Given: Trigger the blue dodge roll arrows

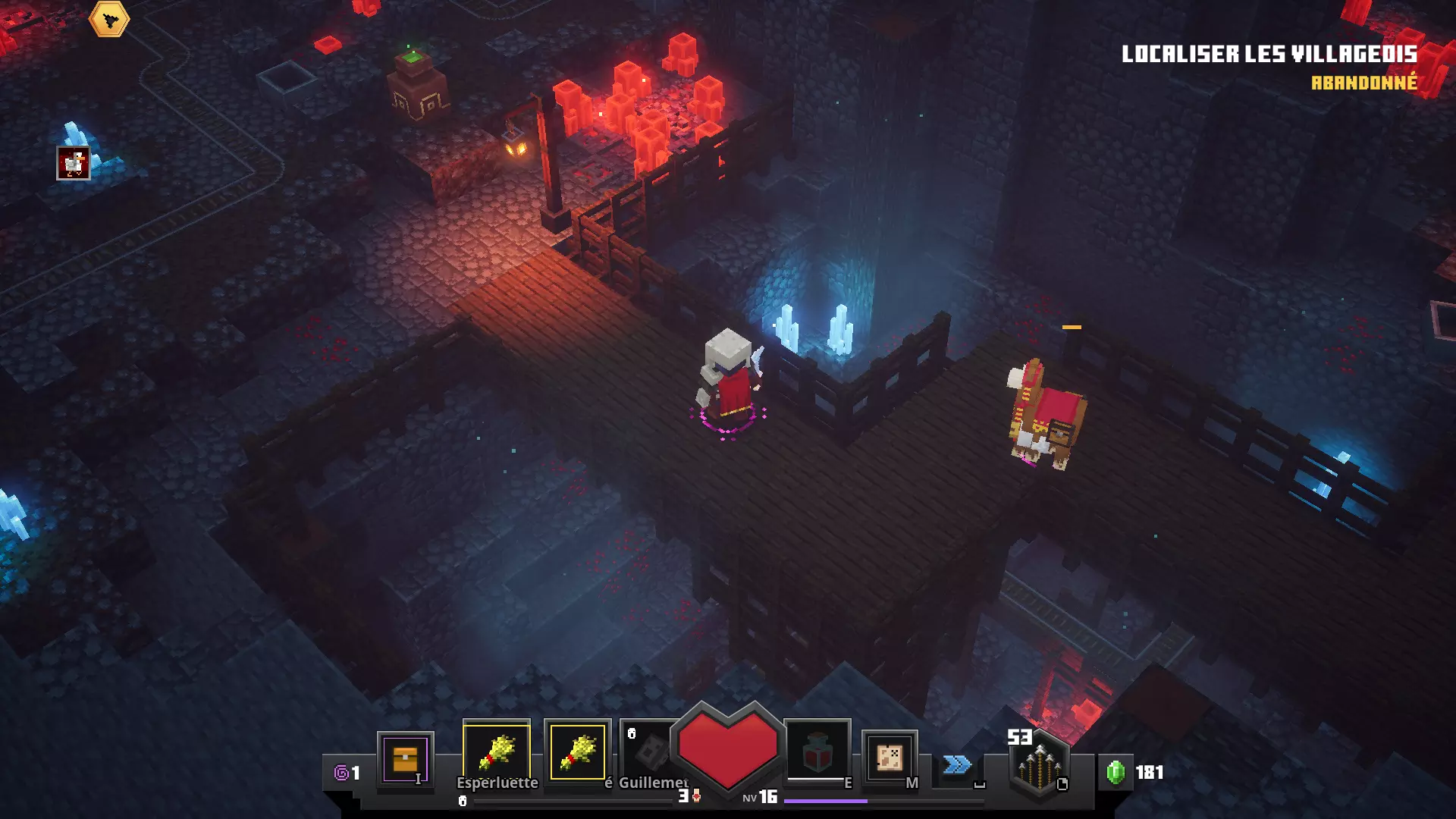Looking at the screenshot, I should tap(957, 764).
